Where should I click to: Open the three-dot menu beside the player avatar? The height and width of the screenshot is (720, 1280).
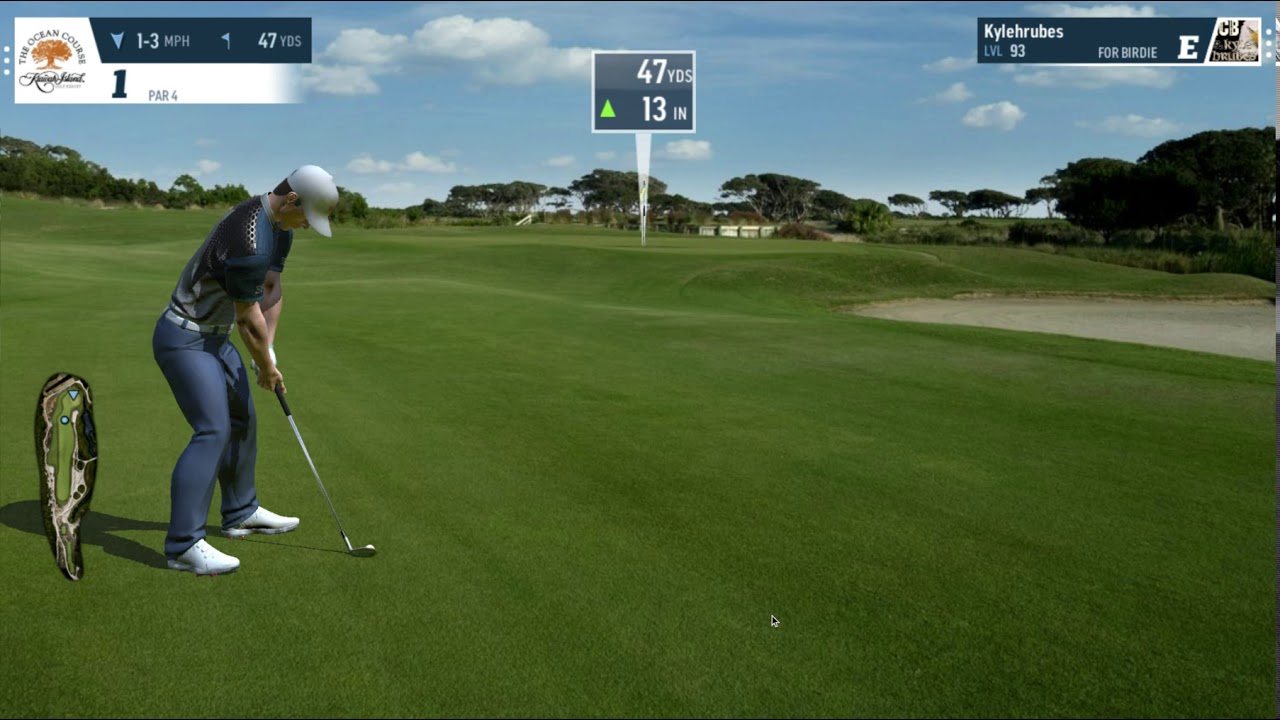click(1270, 41)
